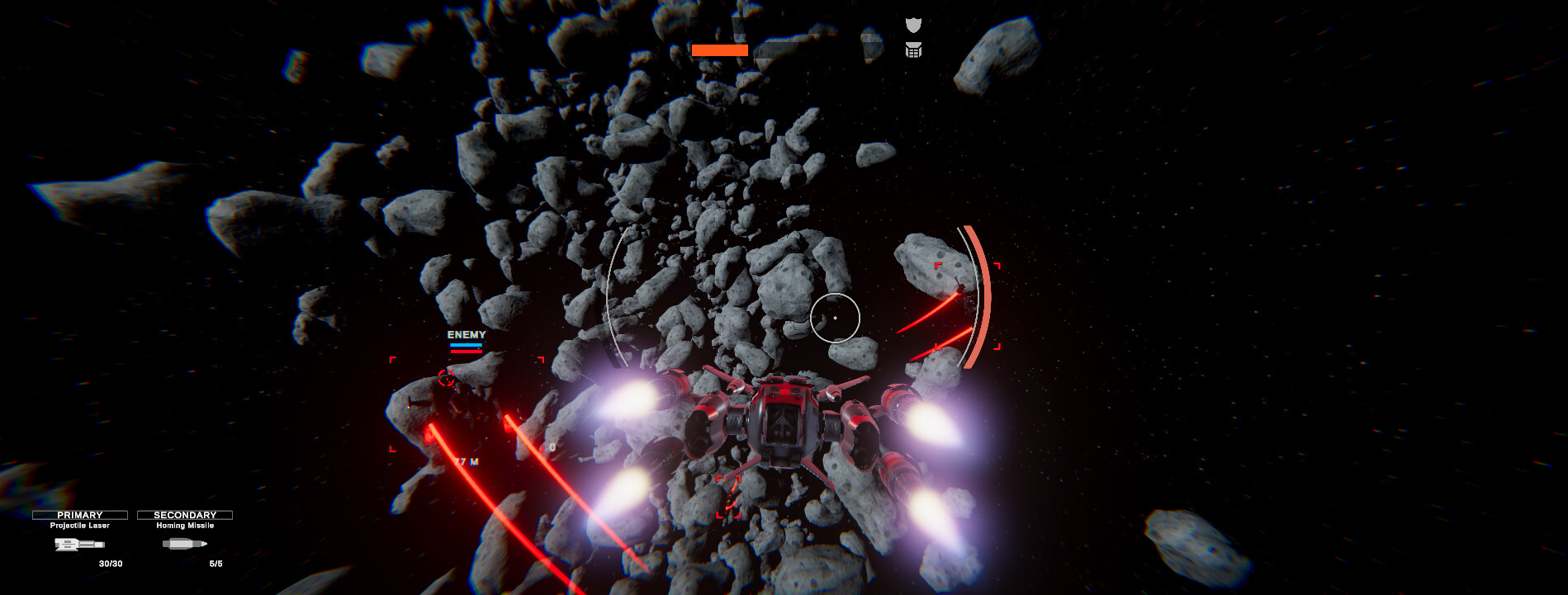
Task: Toggle the SECONDARY weapon slot active
Action: coord(186,513)
